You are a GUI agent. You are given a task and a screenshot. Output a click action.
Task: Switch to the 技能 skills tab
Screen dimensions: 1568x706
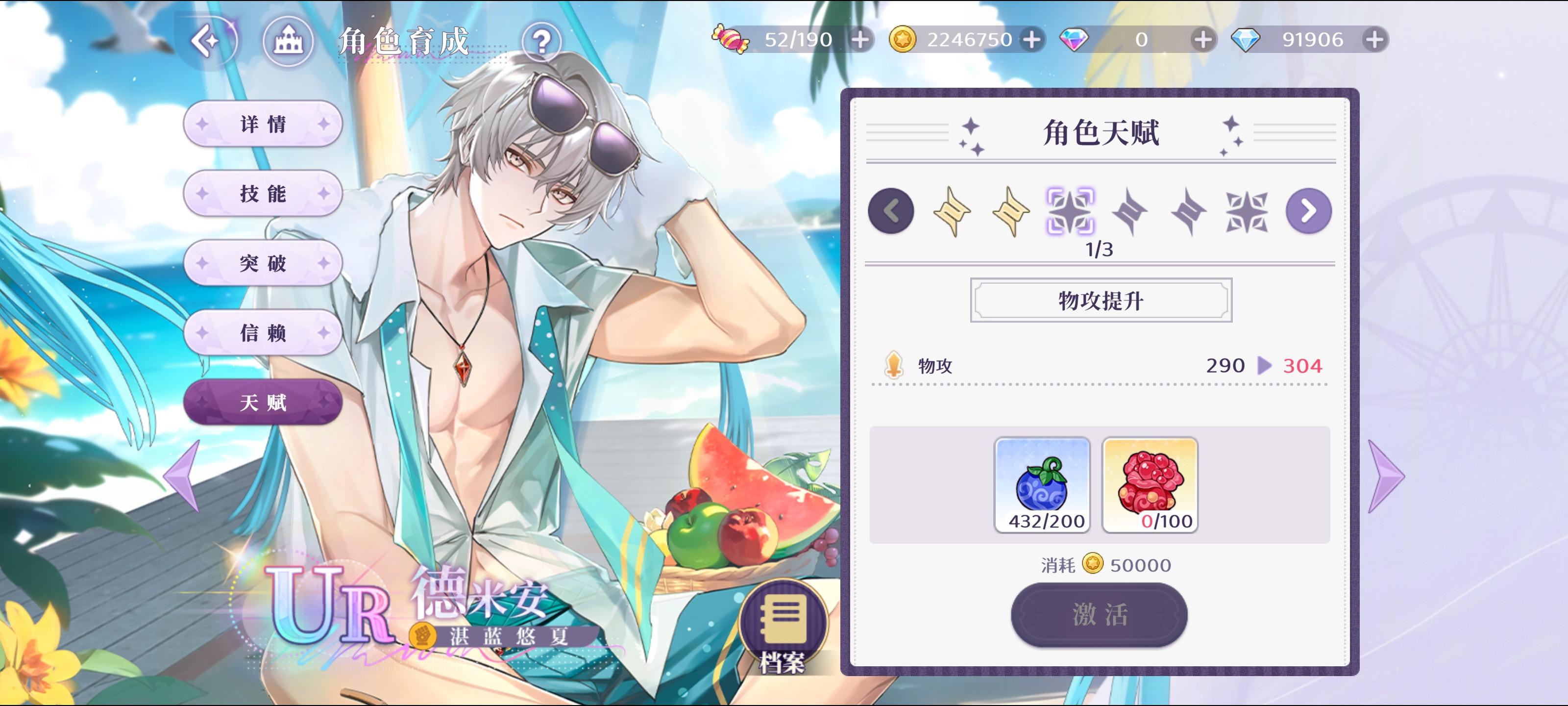(264, 193)
